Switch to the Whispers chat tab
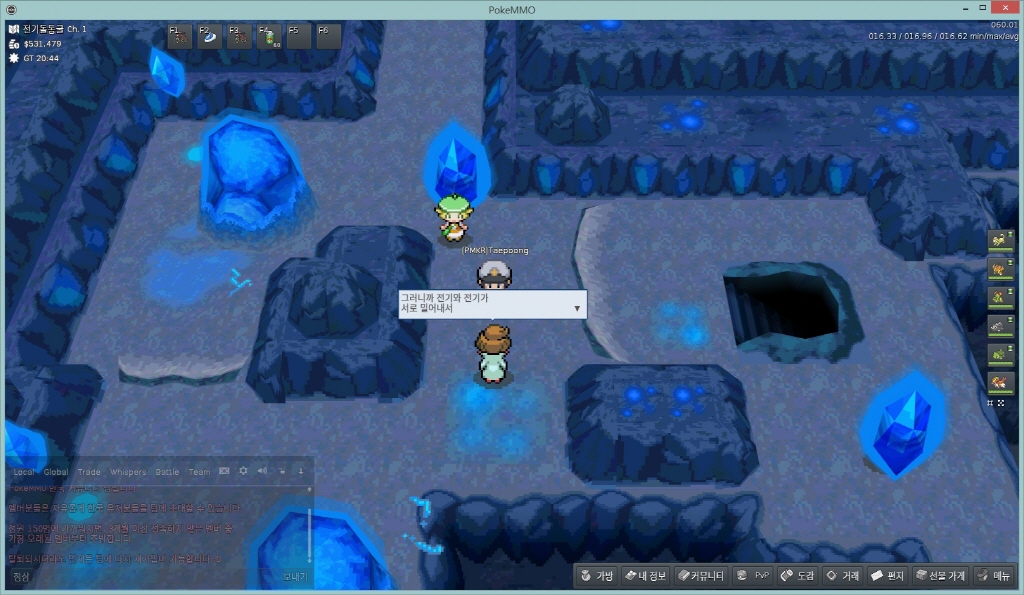The height and width of the screenshot is (595, 1024). click(x=127, y=472)
